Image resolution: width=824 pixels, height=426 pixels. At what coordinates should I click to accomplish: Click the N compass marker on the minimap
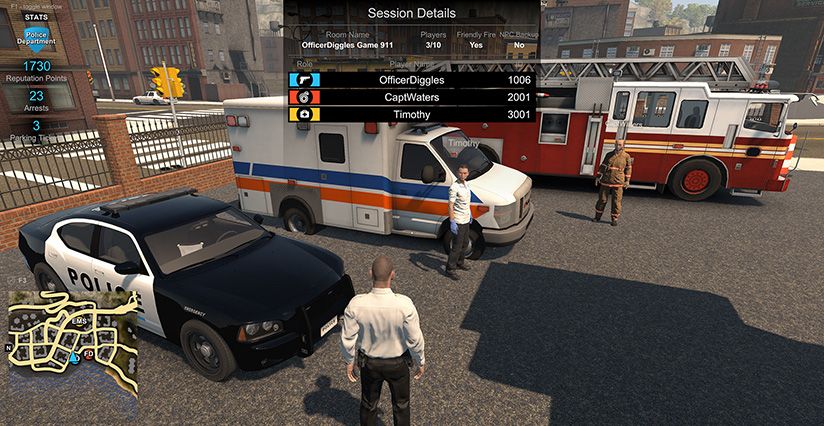[x=10, y=349]
